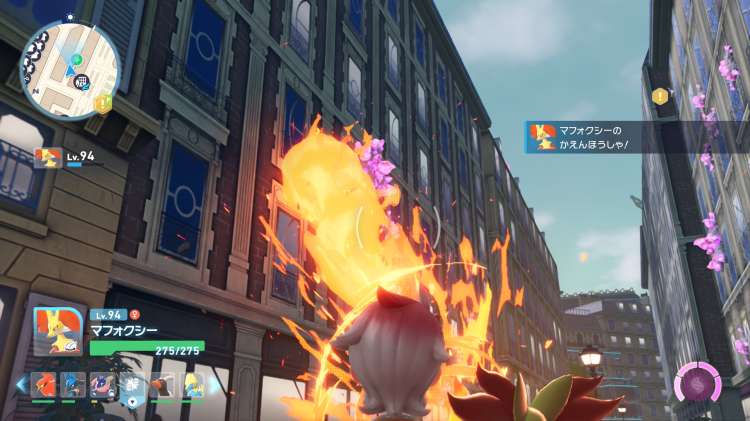Select the Delphox target icon showing Lv. 94
Viewport: 750px width, 421px height.
point(47,156)
